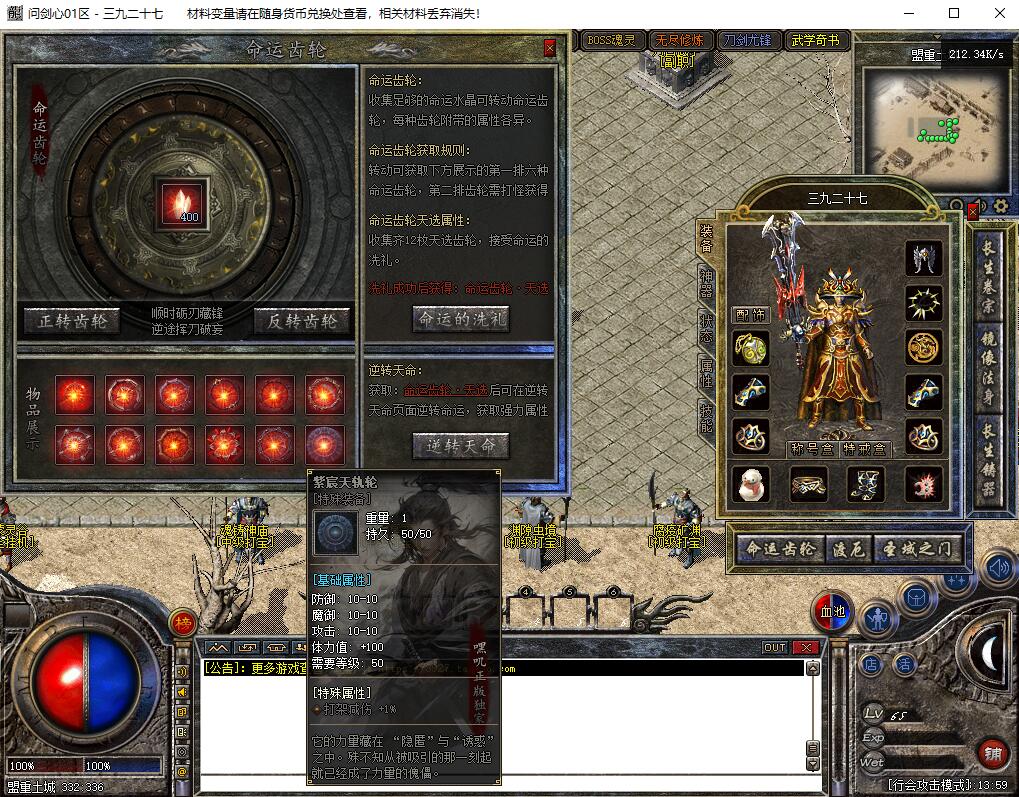This screenshot has width=1019, height=797.
Task: Select the 刀剑无锋 top button
Action: pos(747,41)
